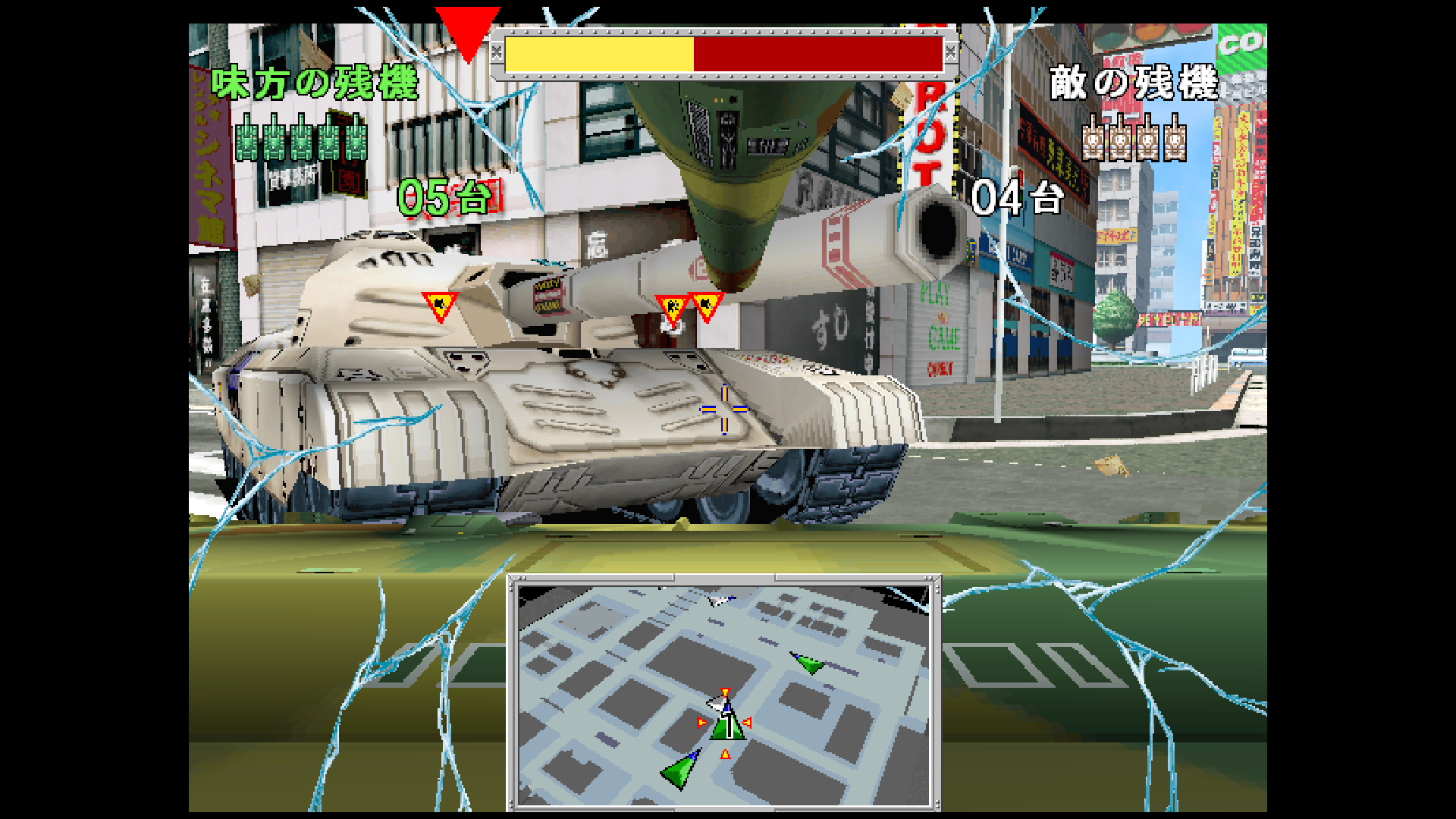Click the red arrow marker above the health bar
The image size is (1456, 819).
click(467, 27)
